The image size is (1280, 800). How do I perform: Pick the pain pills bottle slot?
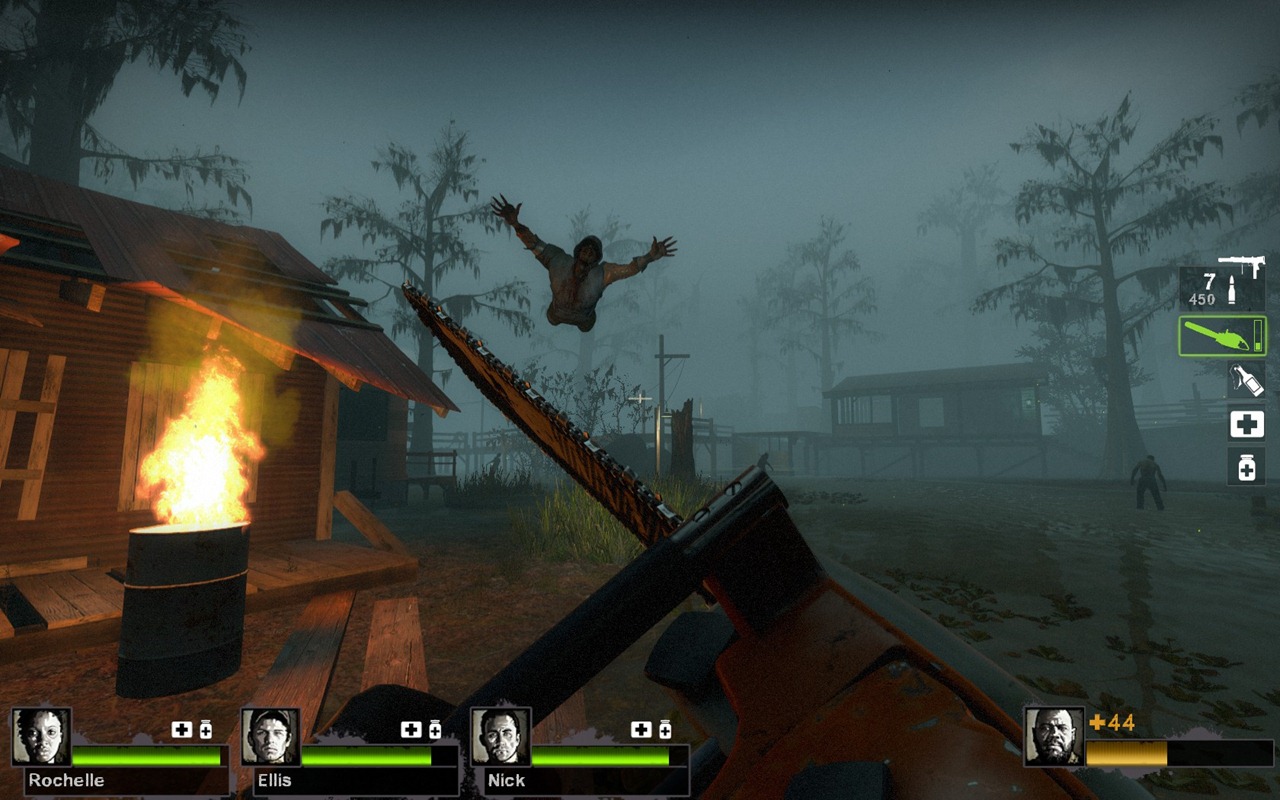pyautogui.click(x=1246, y=467)
